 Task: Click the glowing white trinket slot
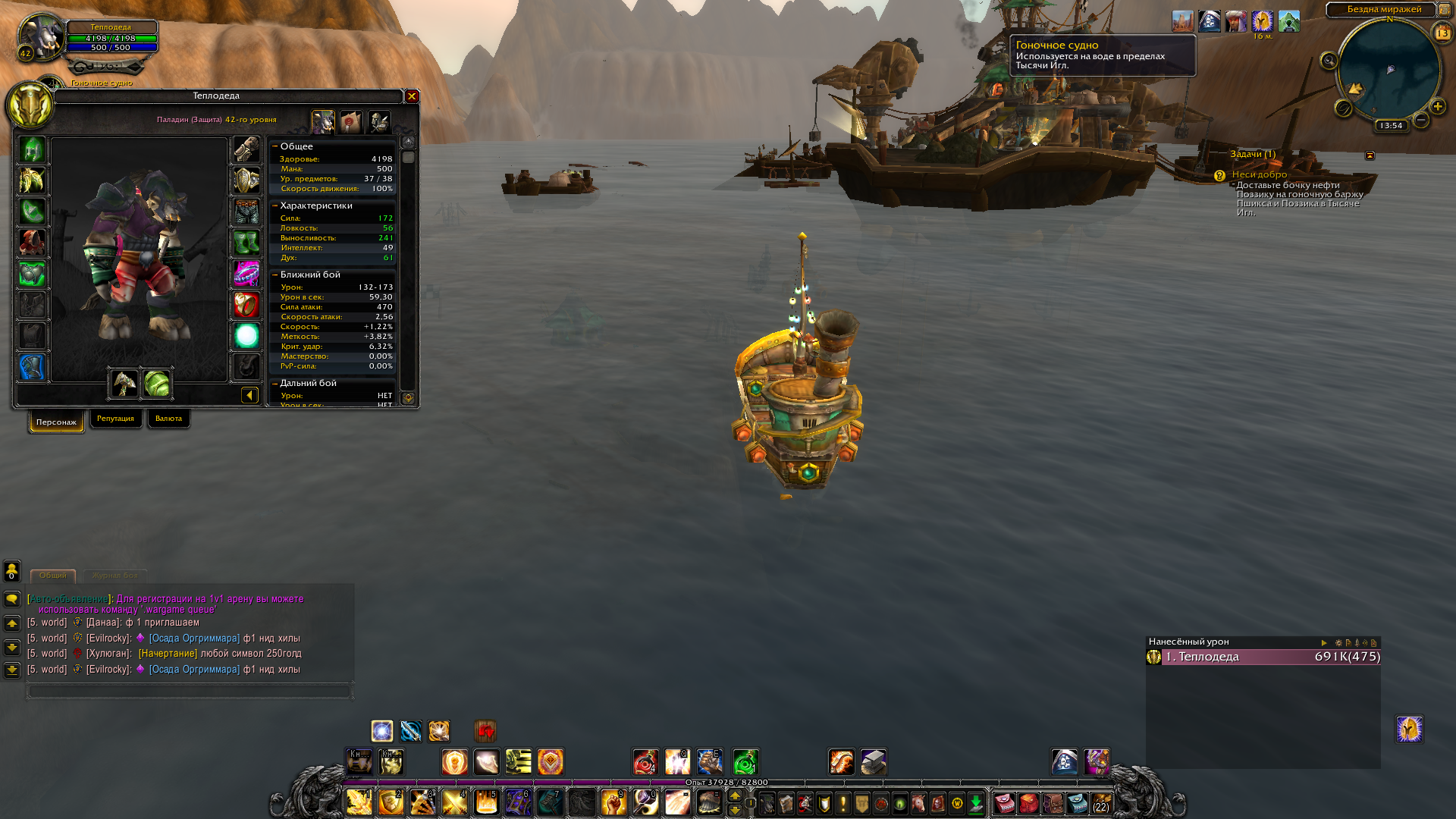[x=246, y=336]
